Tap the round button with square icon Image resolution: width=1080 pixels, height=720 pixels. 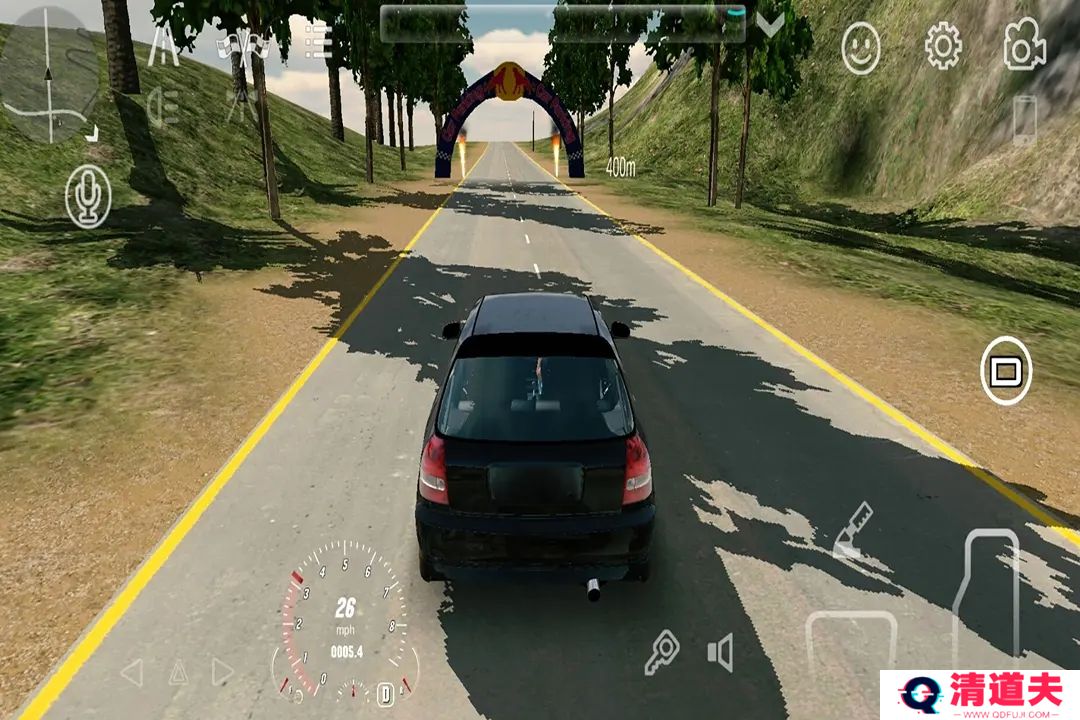[1006, 371]
